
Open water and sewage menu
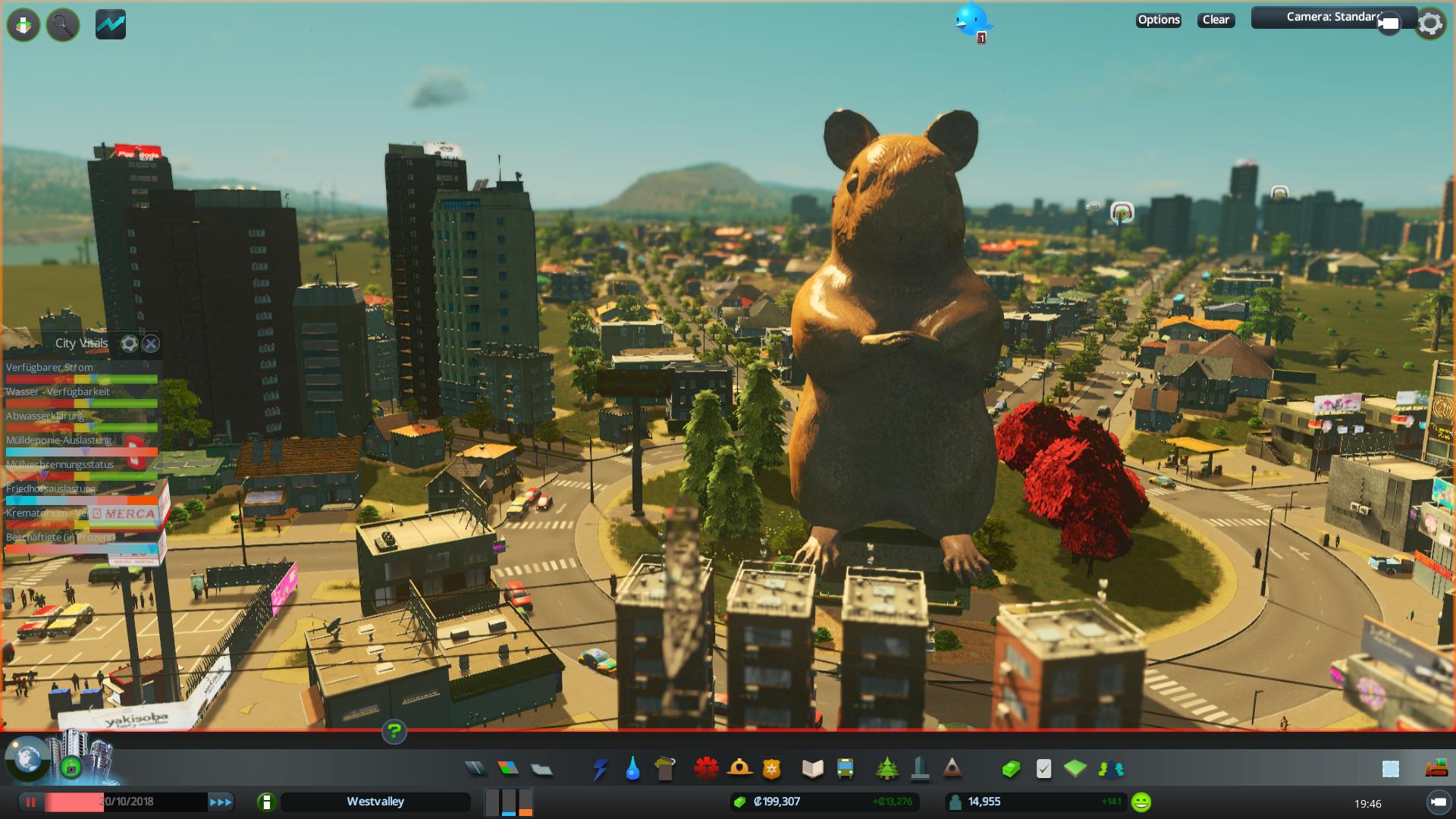coord(632,769)
